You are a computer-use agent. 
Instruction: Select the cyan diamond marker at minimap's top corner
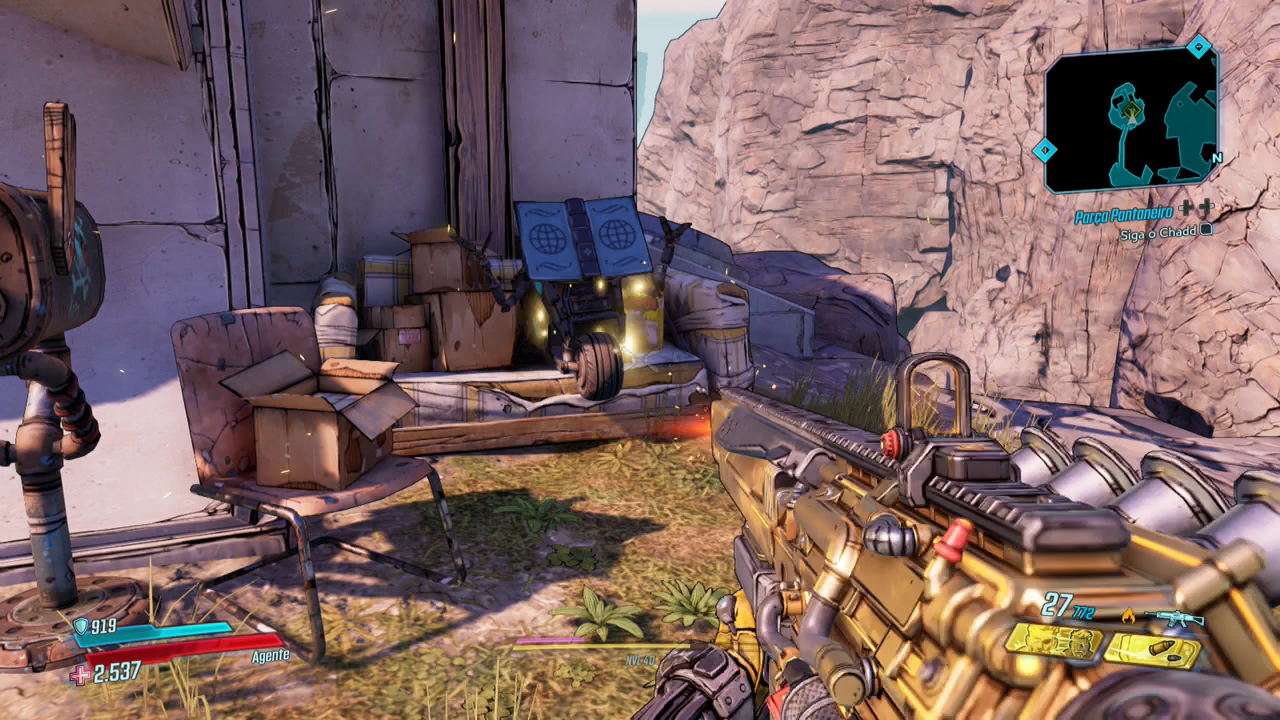pyautogui.click(x=1198, y=46)
